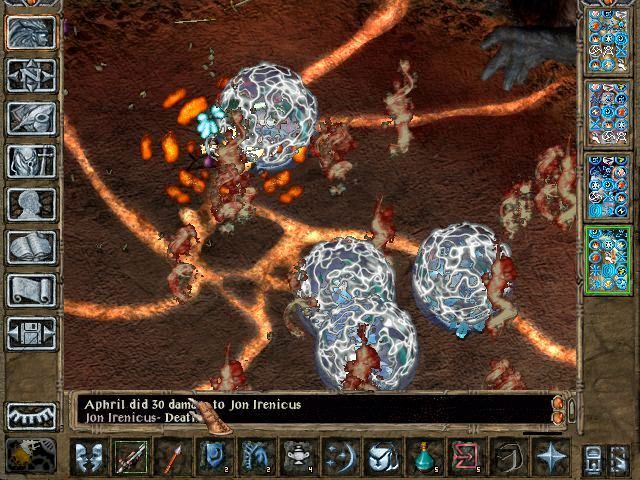This screenshot has width=640, height=480.
Task: Use the green potion quick slot
Action: point(424,458)
